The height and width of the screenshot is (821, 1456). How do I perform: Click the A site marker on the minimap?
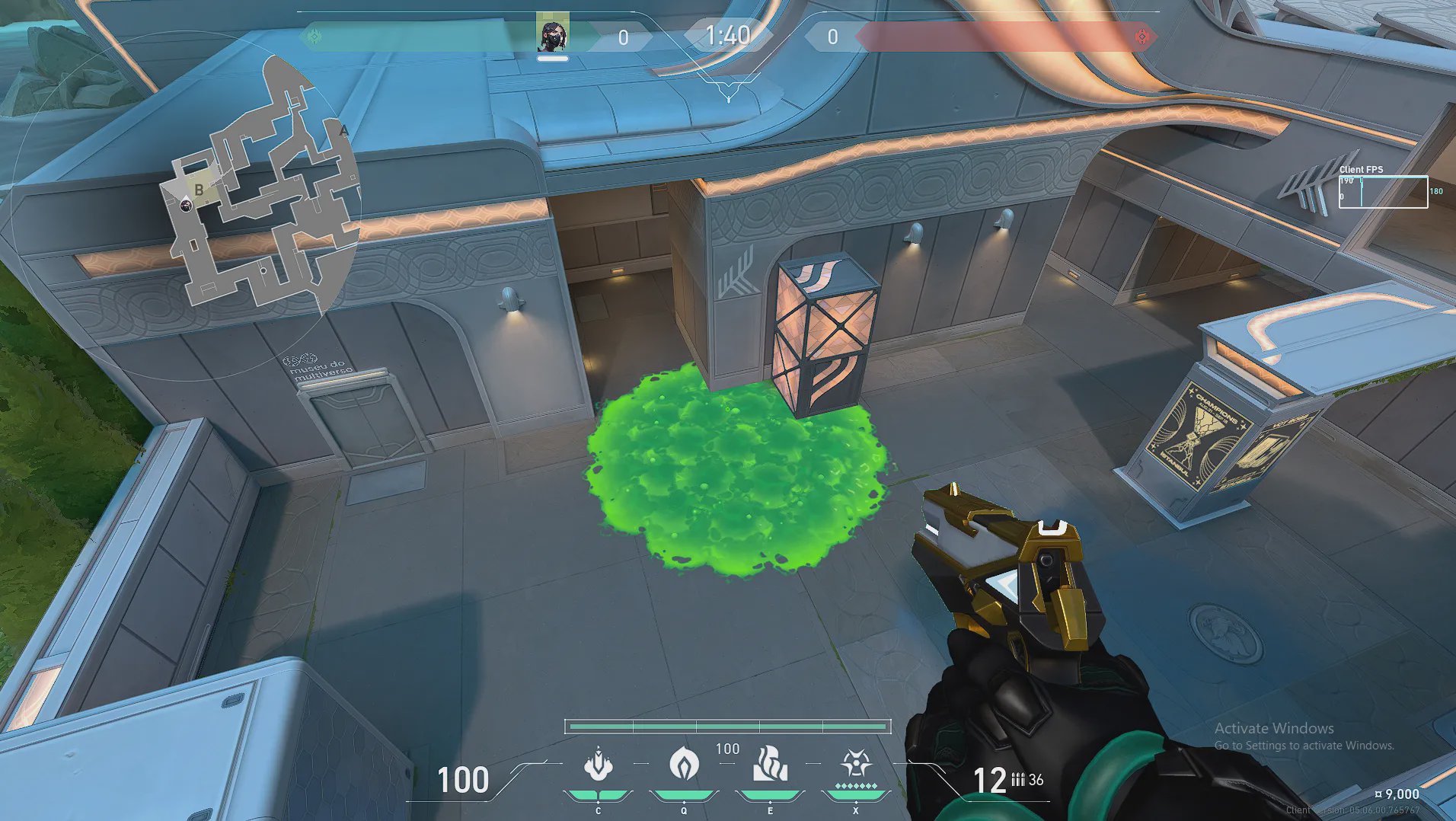point(343,131)
